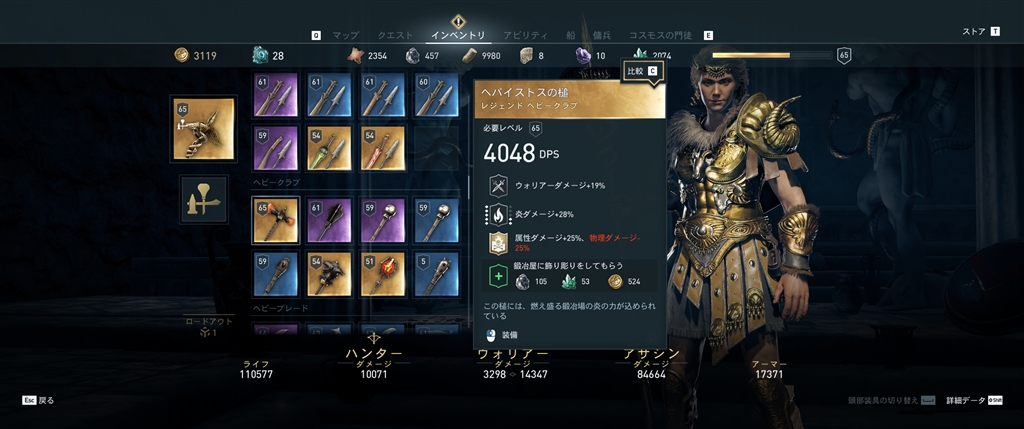The width and height of the screenshot is (1024, 429).
Task: Open the コスモスの門徒 tab
Action: coord(661,35)
